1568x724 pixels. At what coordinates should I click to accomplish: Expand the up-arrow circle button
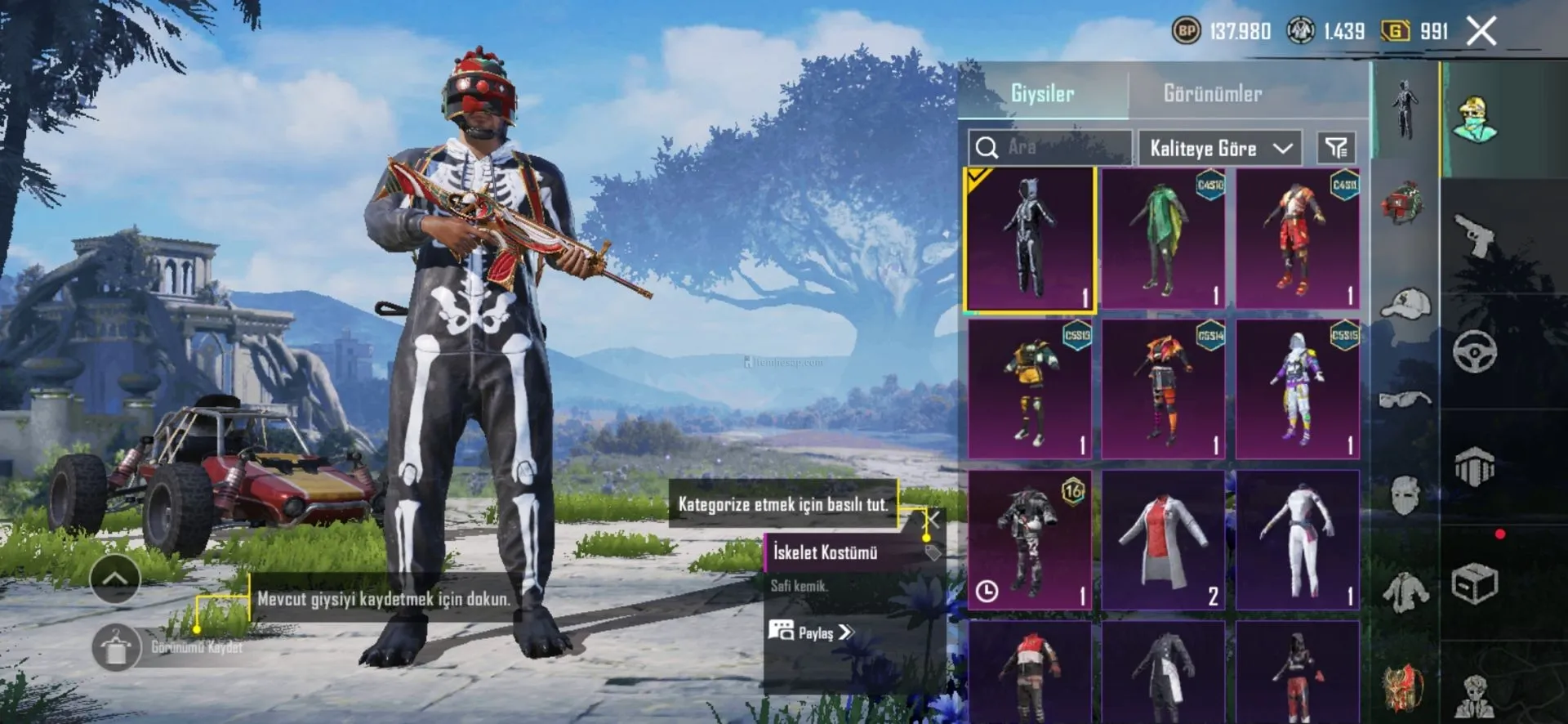click(114, 579)
